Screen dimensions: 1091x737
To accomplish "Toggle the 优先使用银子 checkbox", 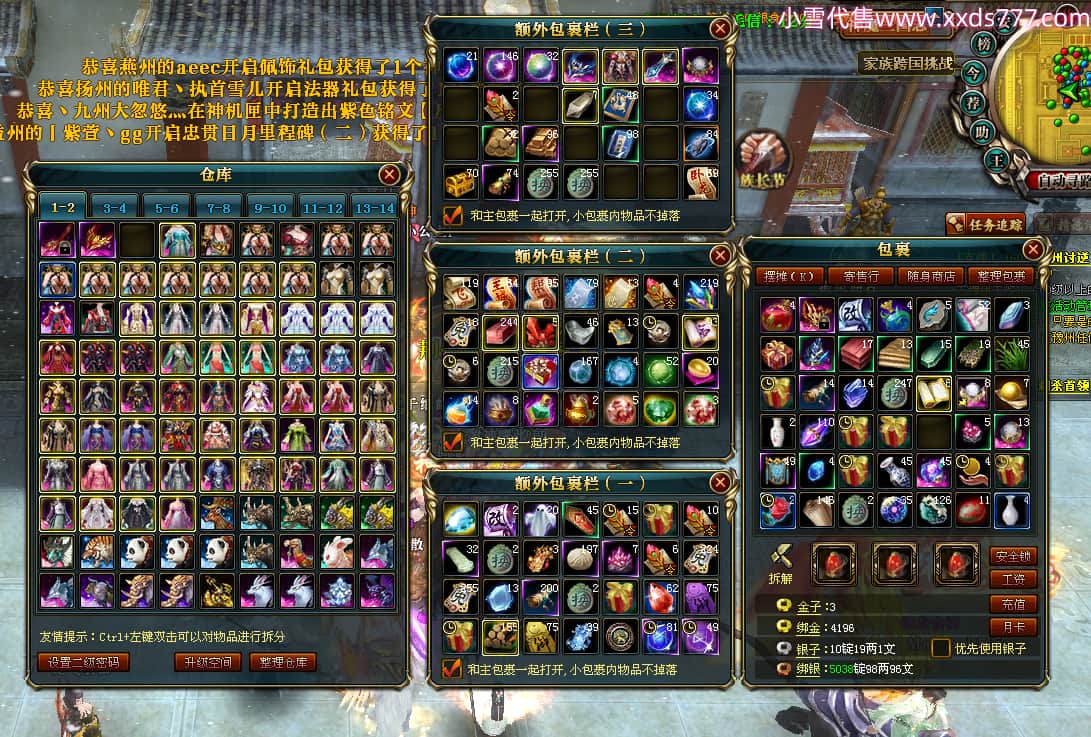I will 941,648.
